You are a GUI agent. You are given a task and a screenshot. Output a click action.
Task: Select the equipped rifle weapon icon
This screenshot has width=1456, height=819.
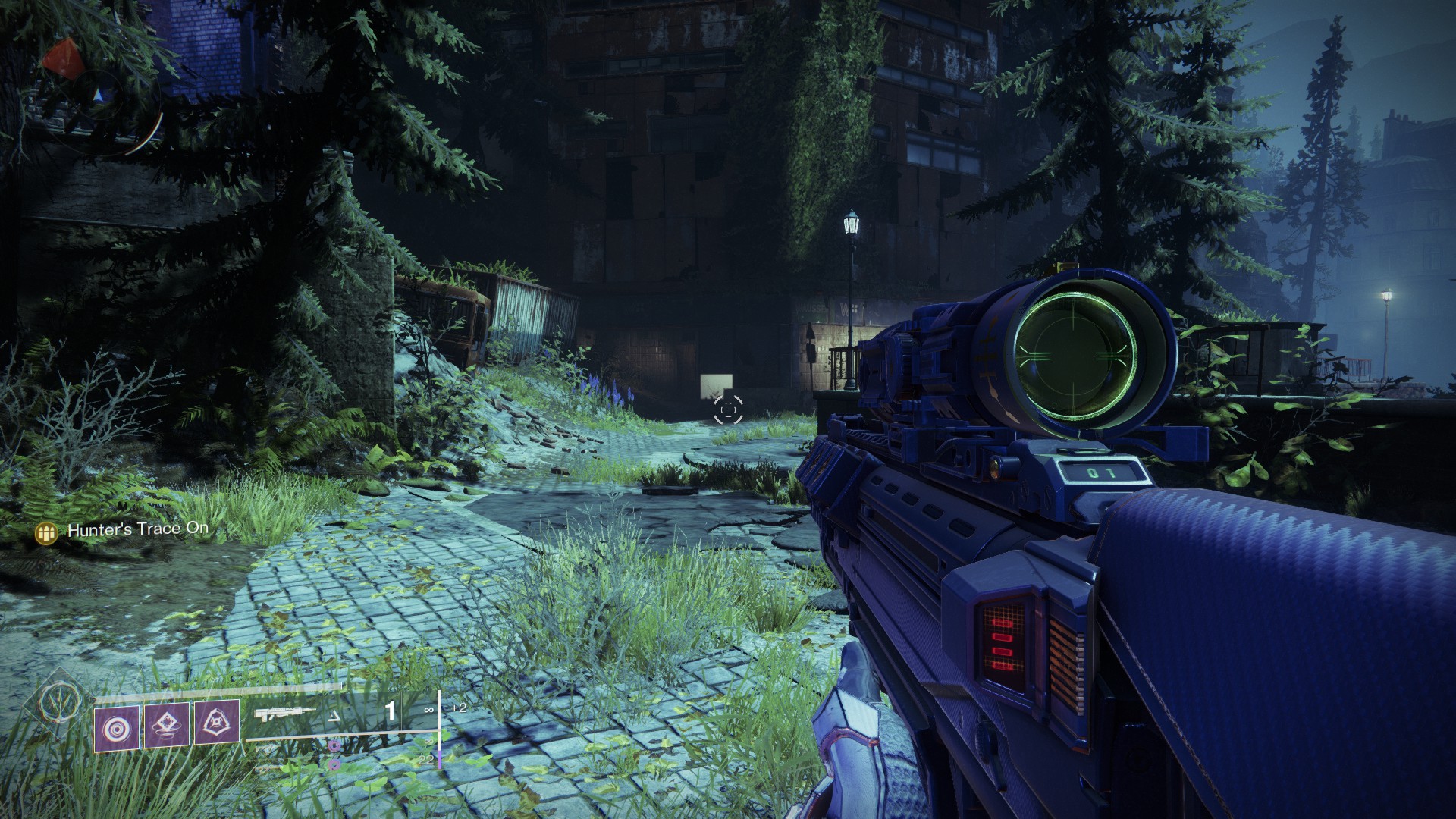[285, 714]
